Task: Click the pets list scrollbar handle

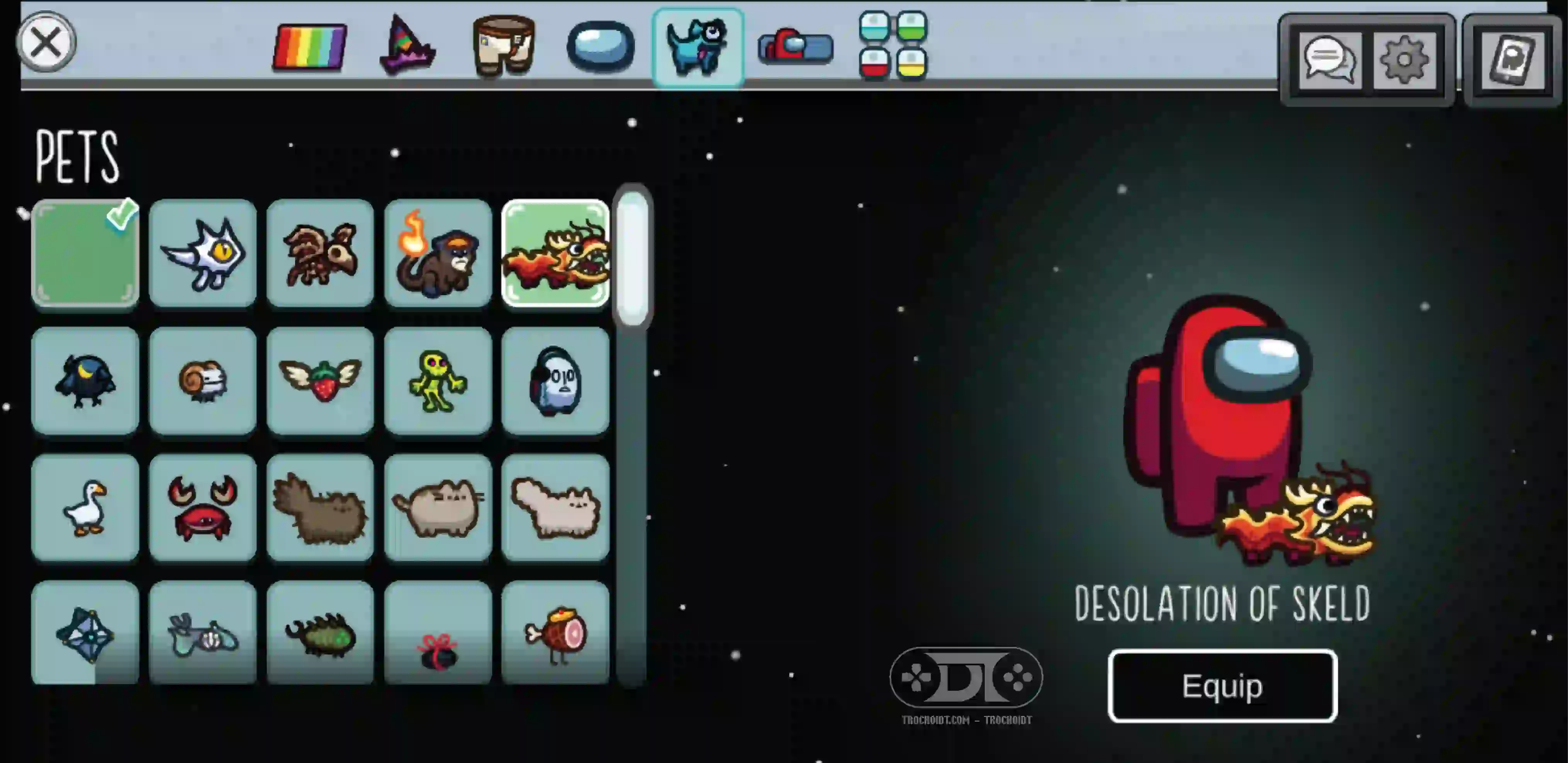Action: pos(633,259)
